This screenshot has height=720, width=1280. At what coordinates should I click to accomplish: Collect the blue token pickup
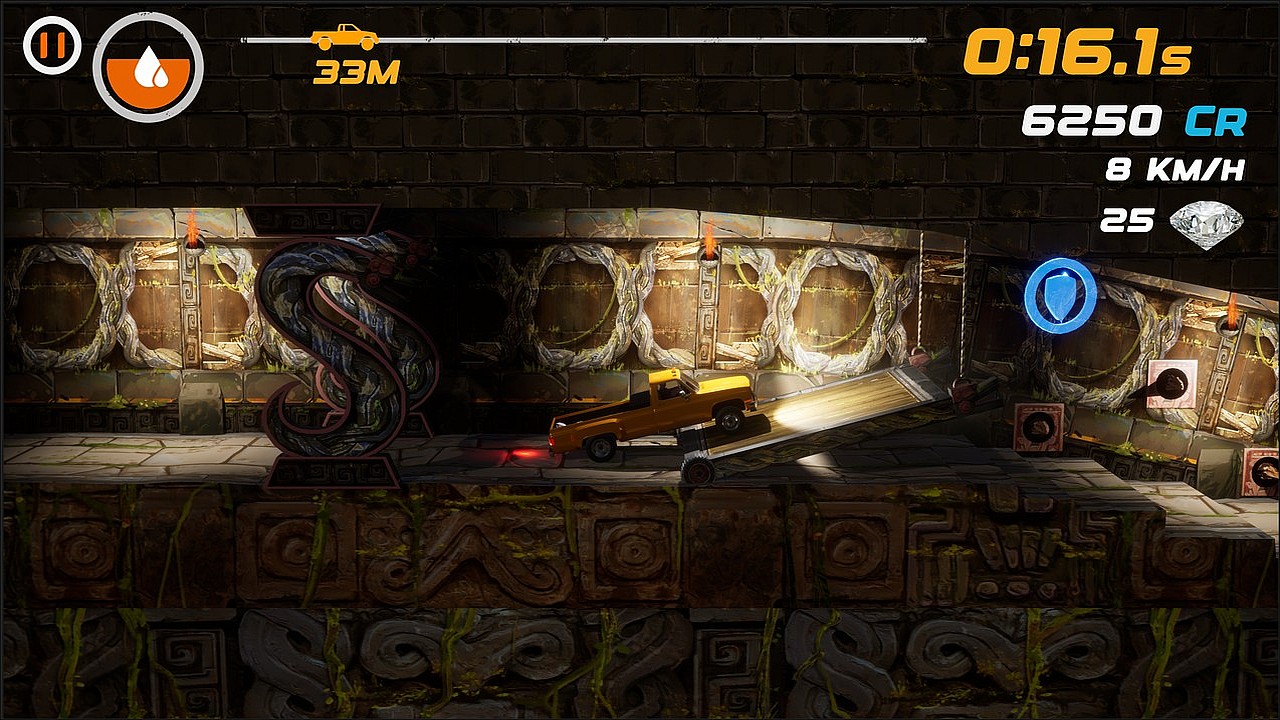(x=1060, y=295)
